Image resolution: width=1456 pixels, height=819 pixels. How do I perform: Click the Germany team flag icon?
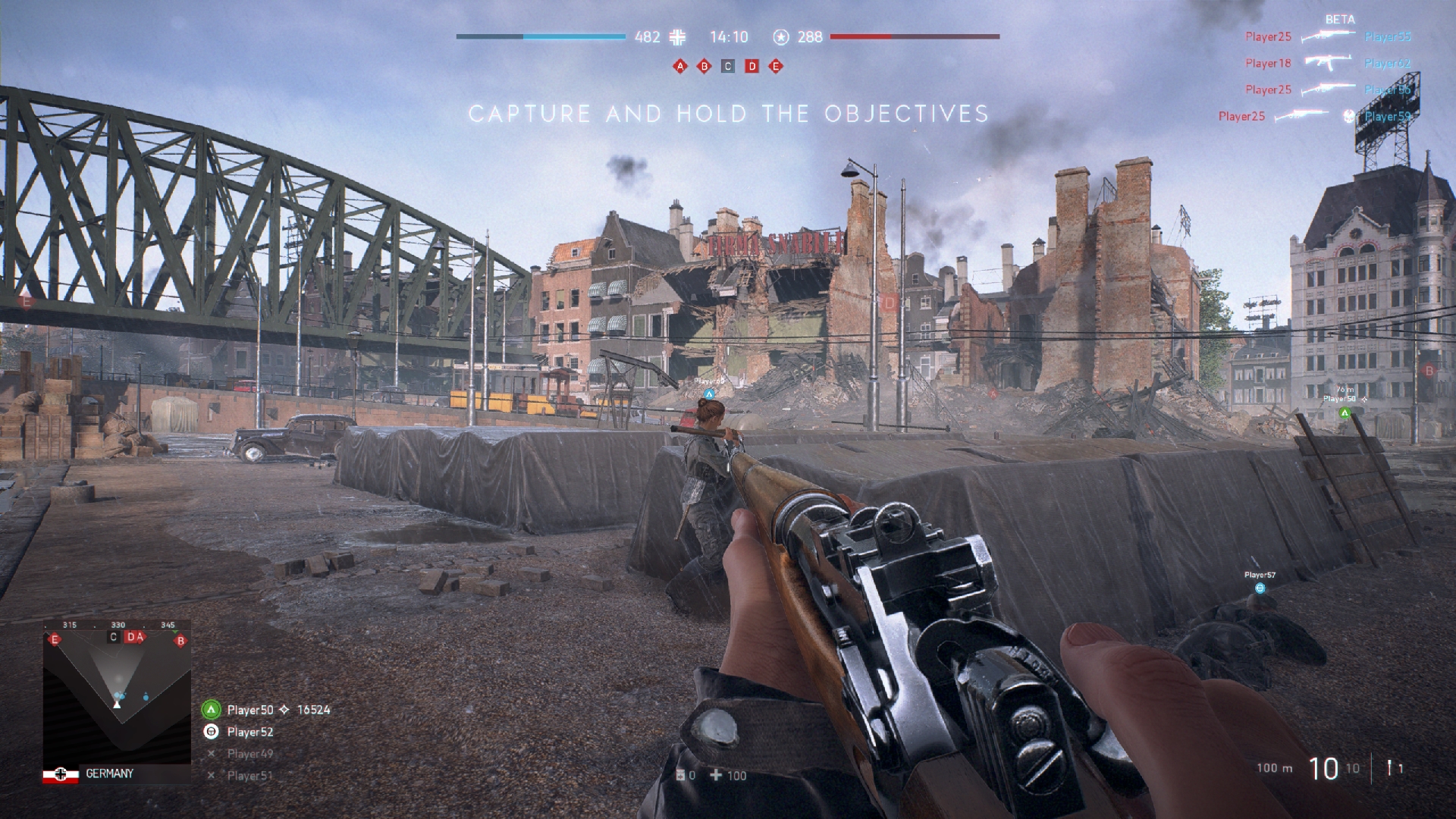point(61,774)
